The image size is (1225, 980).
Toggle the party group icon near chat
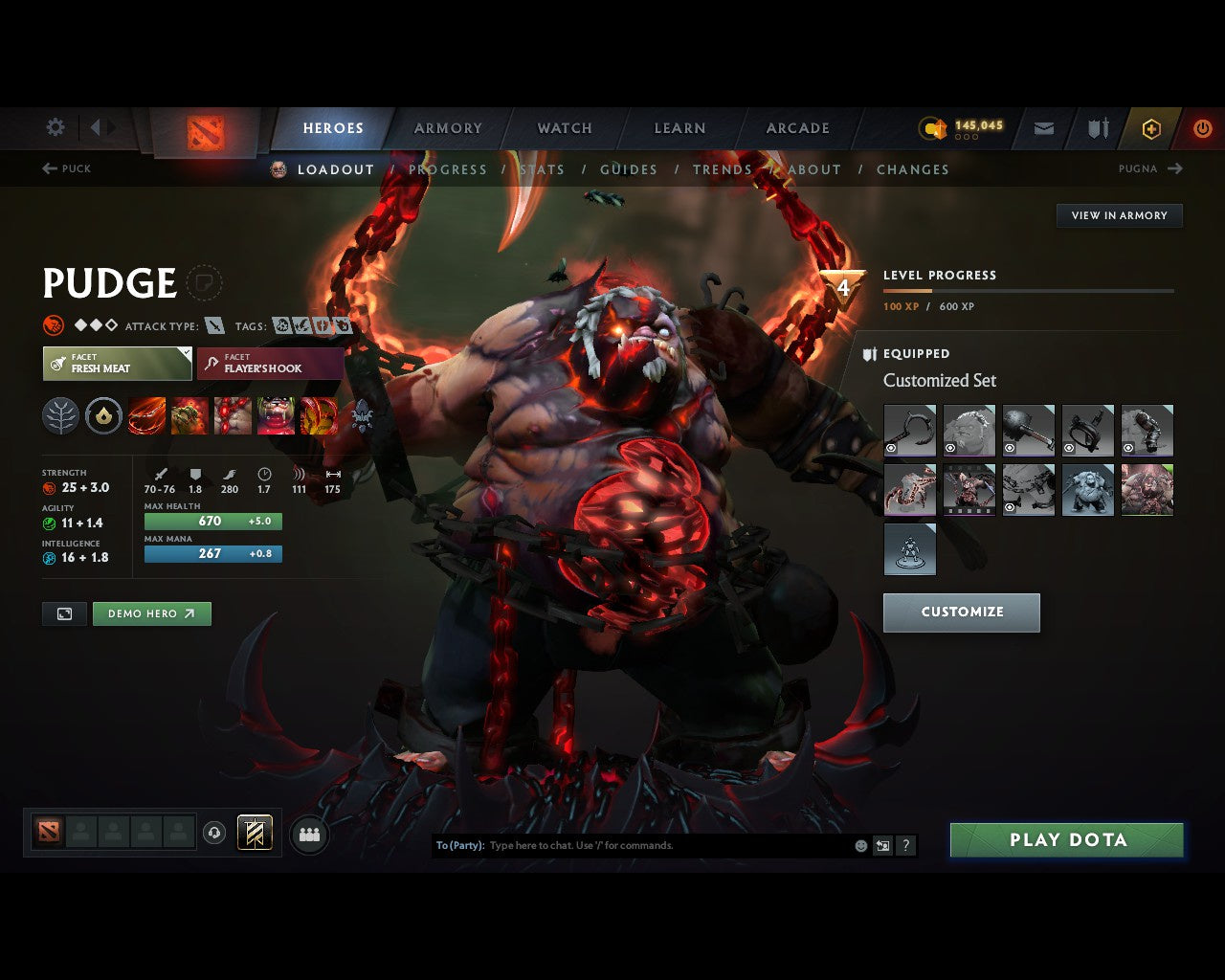(309, 834)
